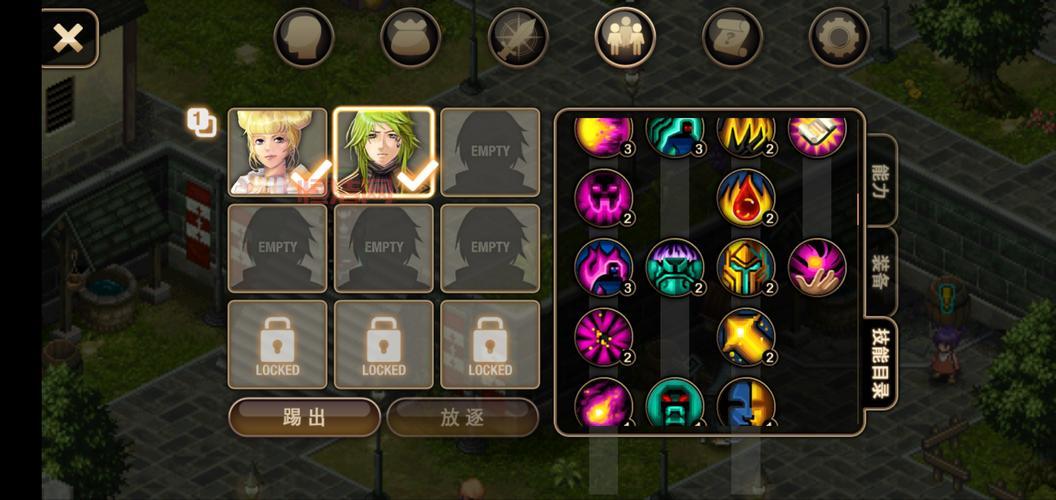This screenshot has height=500, width=1056.
Task: Switch to the 装备 tab
Action: (x=881, y=272)
